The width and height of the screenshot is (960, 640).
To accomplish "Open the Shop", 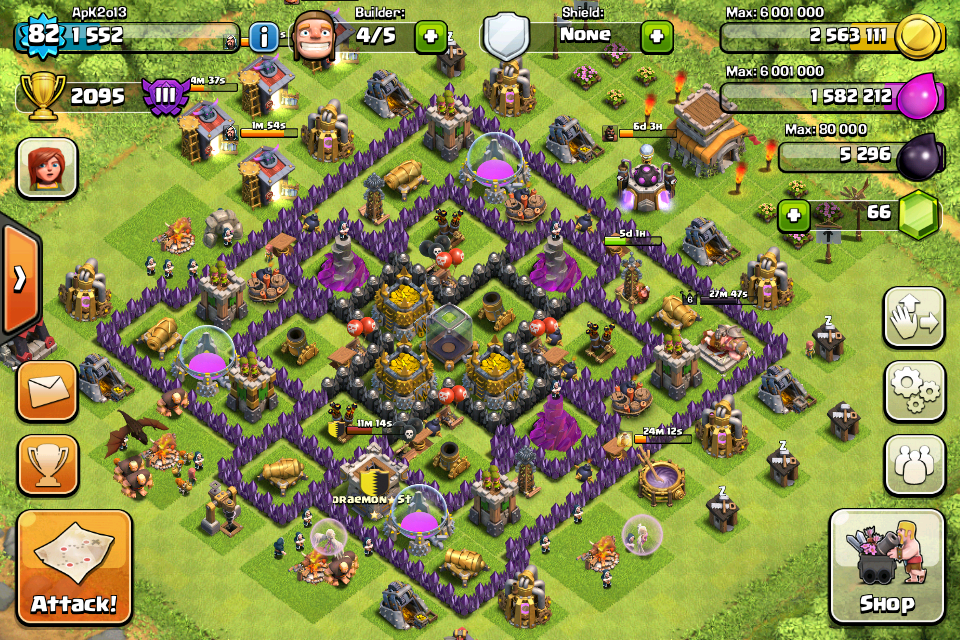I will pyautogui.click(x=887, y=568).
